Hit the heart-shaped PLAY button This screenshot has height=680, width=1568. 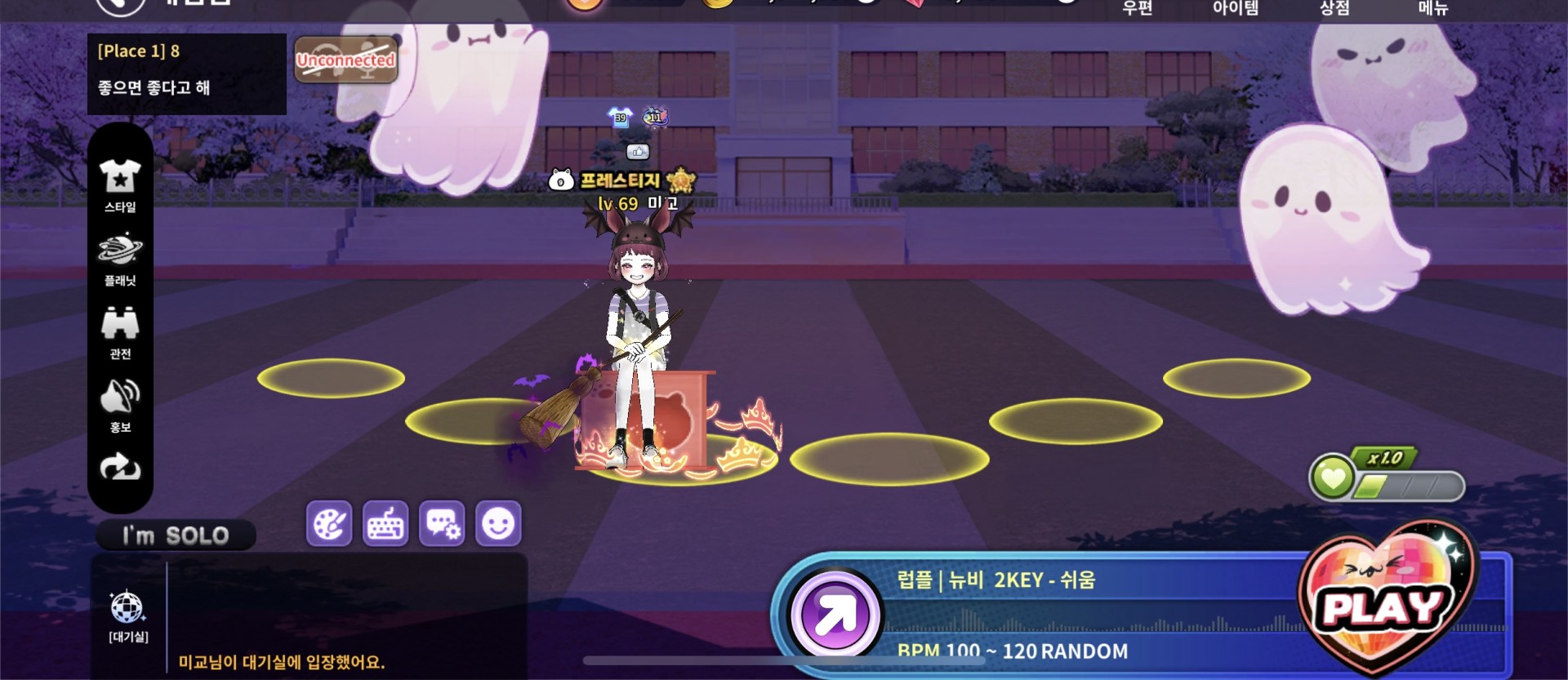click(x=1383, y=605)
